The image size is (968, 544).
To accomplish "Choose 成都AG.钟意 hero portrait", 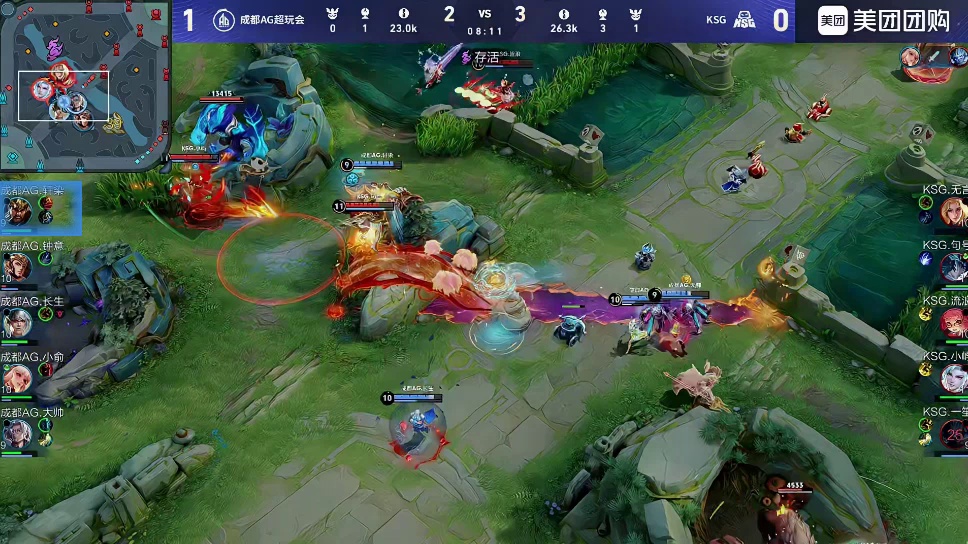I will 17,267.
